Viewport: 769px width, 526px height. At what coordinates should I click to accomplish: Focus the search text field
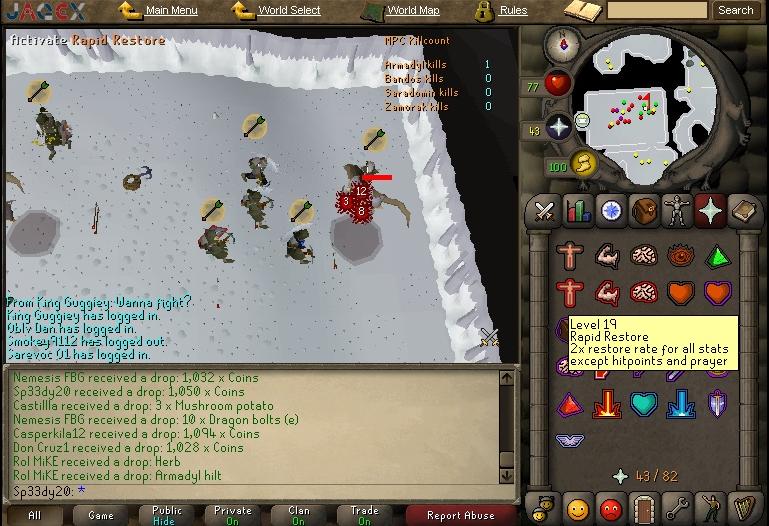(x=656, y=10)
